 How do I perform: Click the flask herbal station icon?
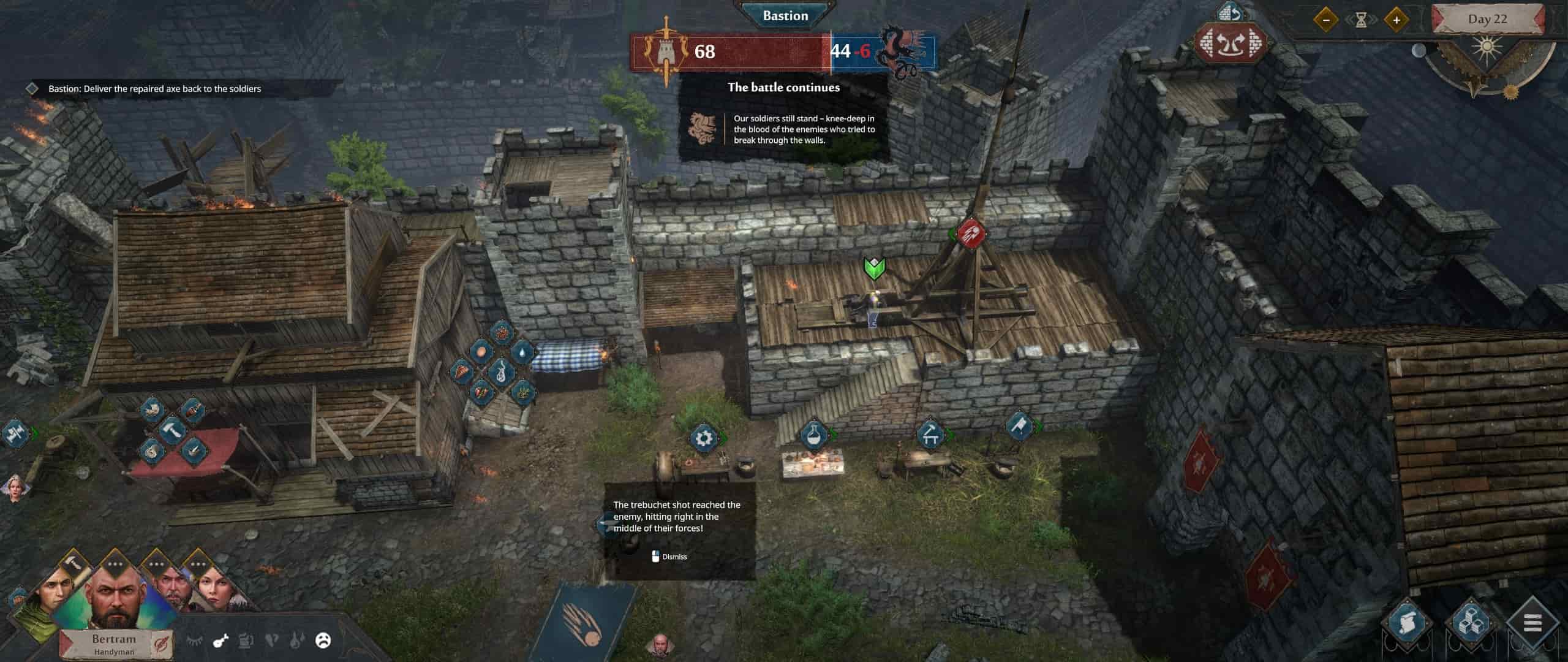pyautogui.click(x=814, y=435)
